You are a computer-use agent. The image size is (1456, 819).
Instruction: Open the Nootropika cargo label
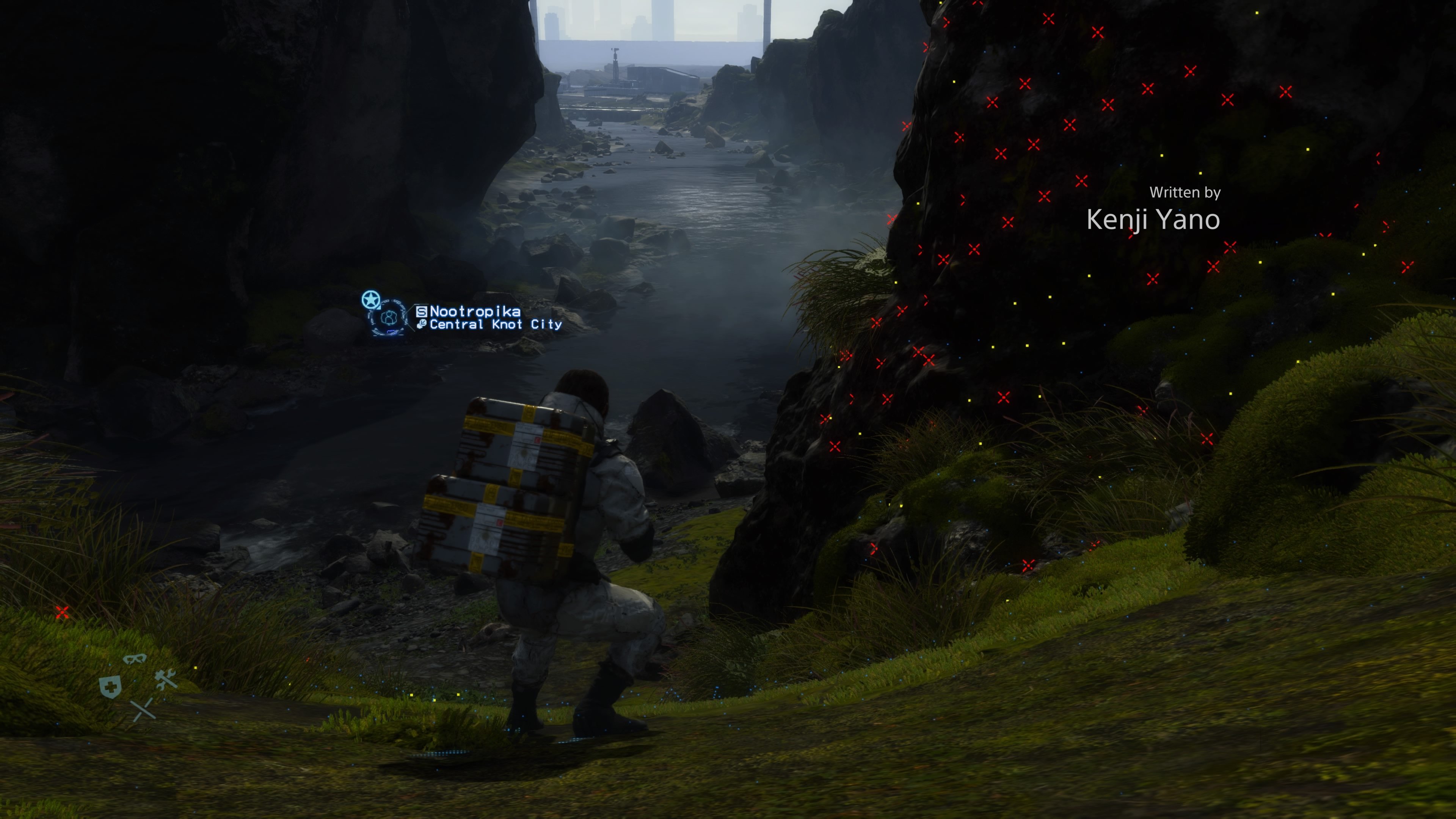click(475, 311)
